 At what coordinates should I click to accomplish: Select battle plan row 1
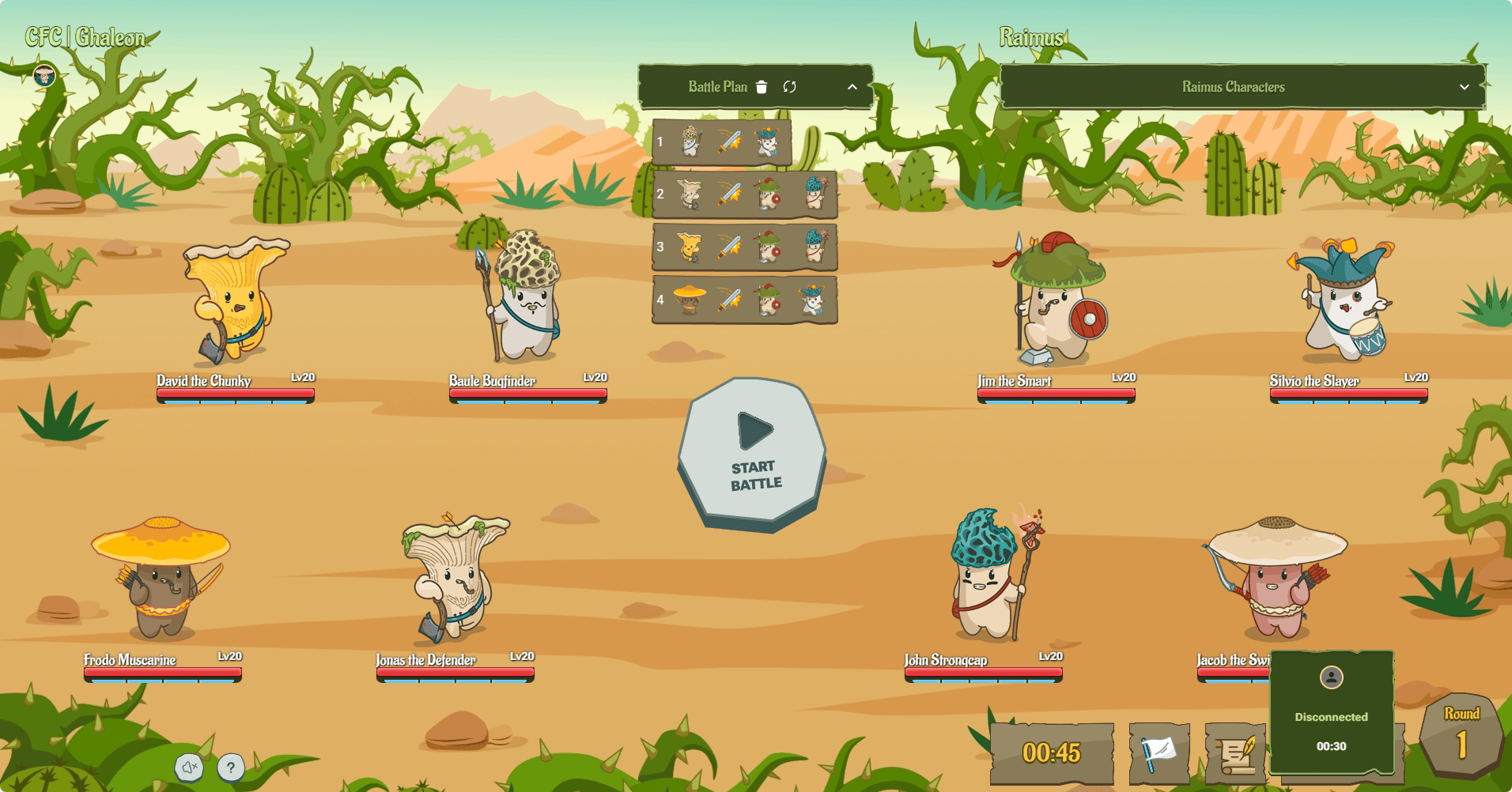722,143
